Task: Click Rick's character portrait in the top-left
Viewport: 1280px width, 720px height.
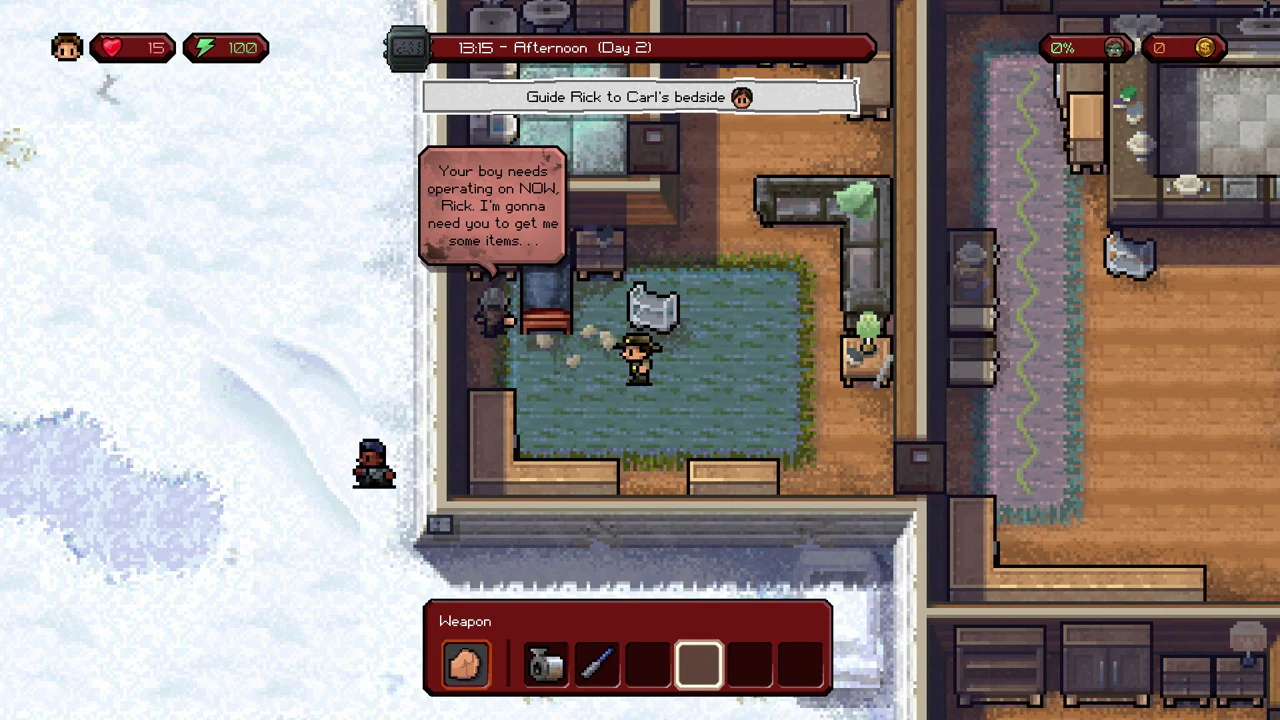Action: click(66, 47)
